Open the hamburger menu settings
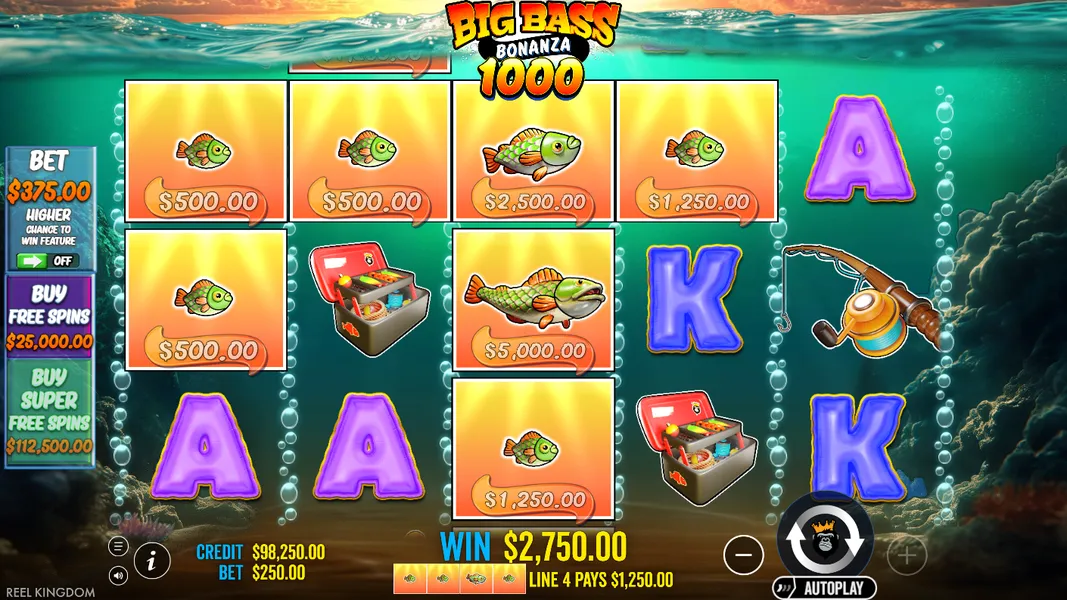The image size is (1067, 600). [118, 546]
